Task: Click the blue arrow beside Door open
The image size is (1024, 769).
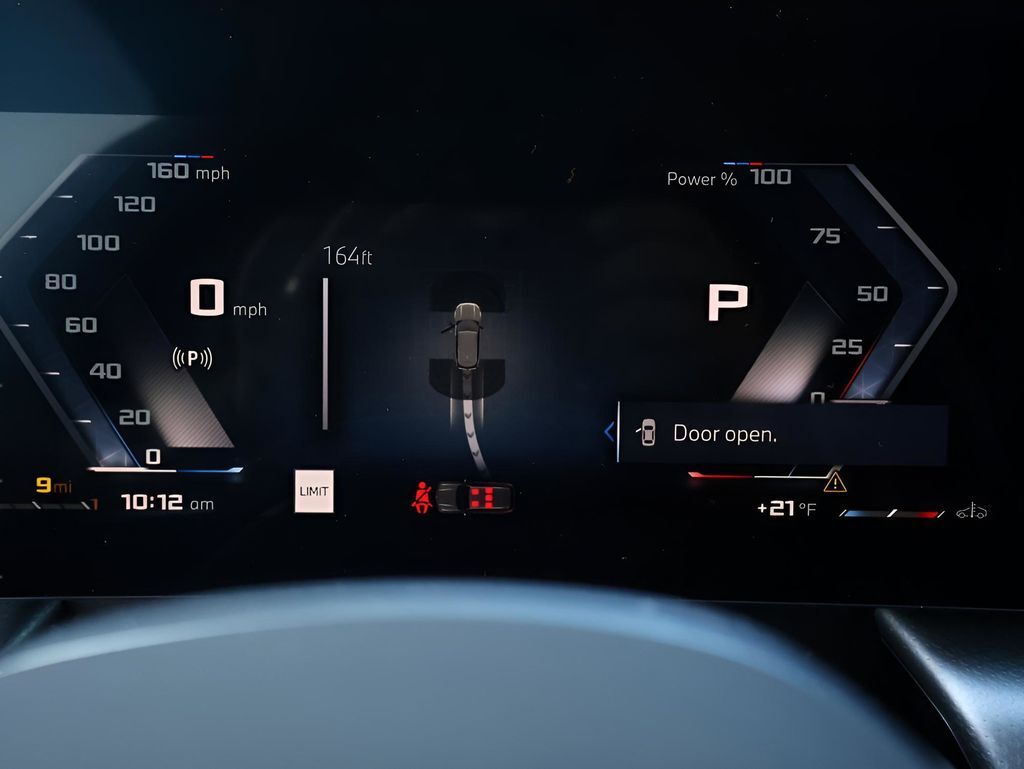Action: pyautogui.click(x=608, y=432)
